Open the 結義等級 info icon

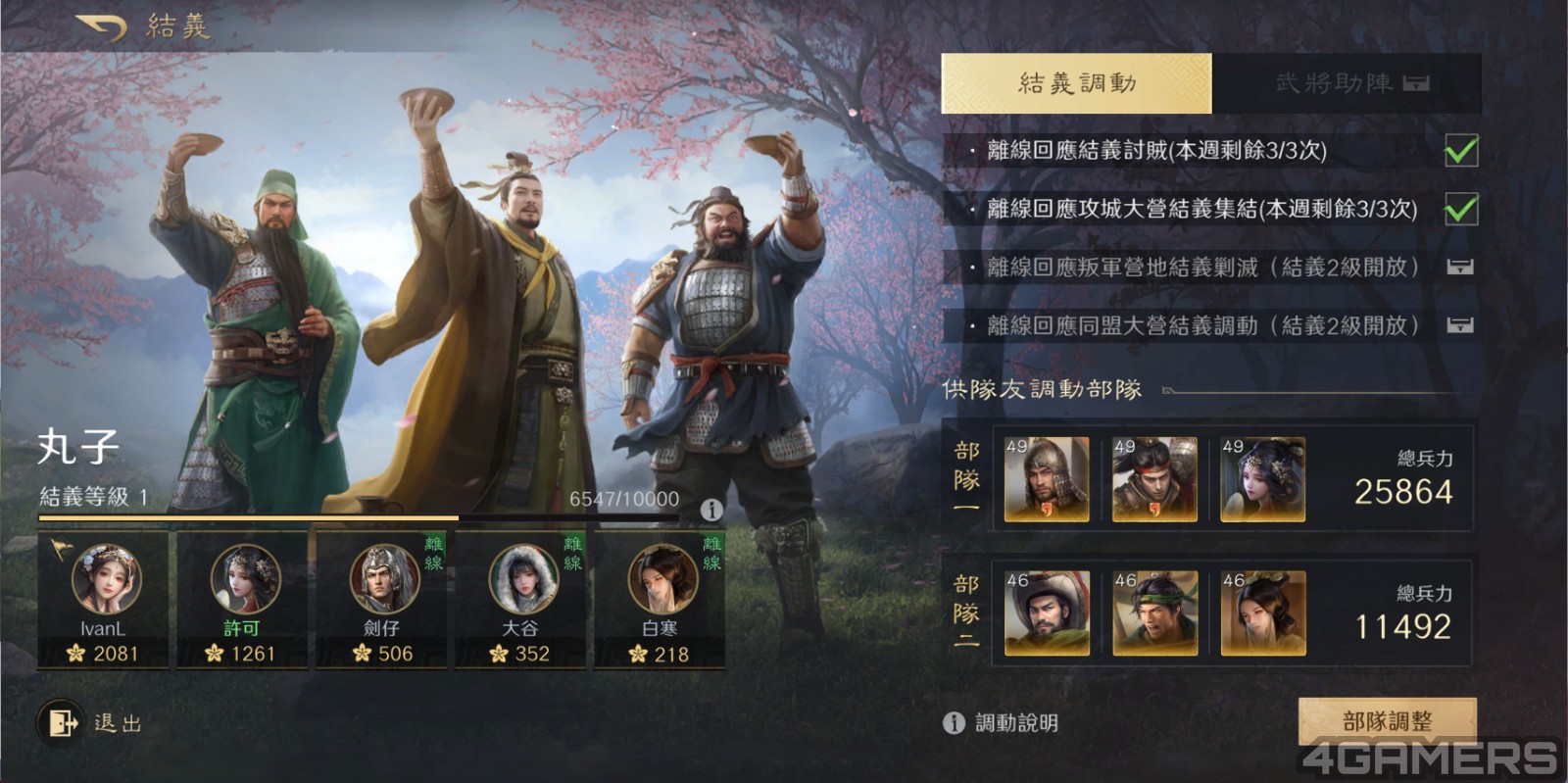click(712, 510)
